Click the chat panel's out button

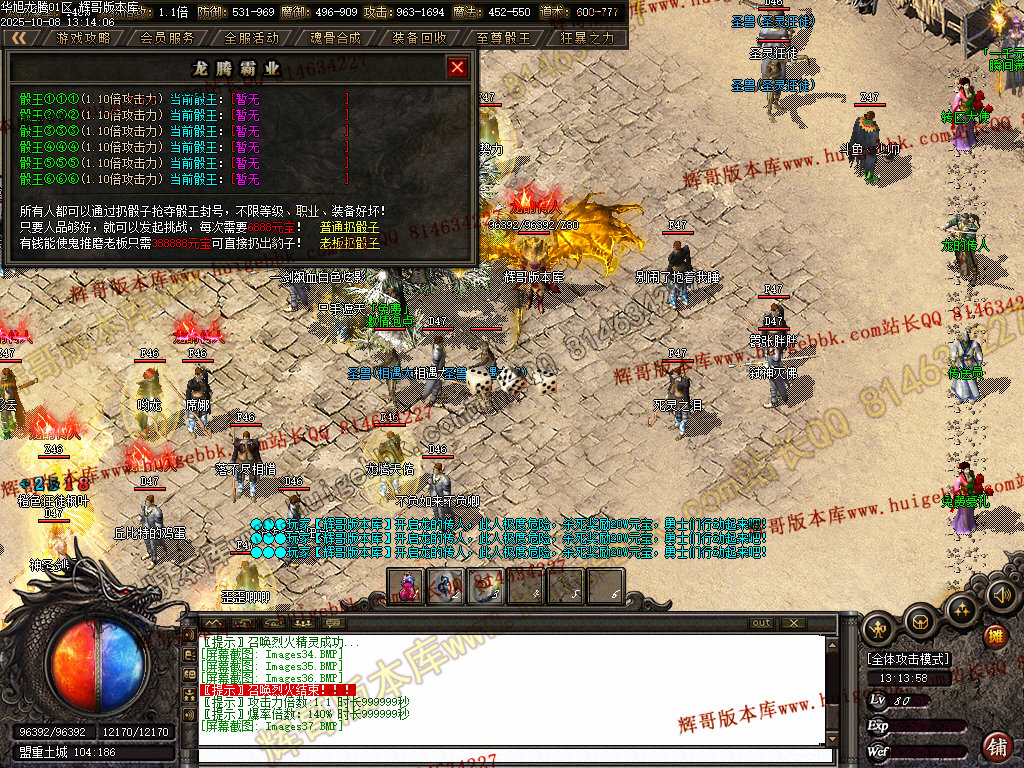pyautogui.click(x=761, y=623)
